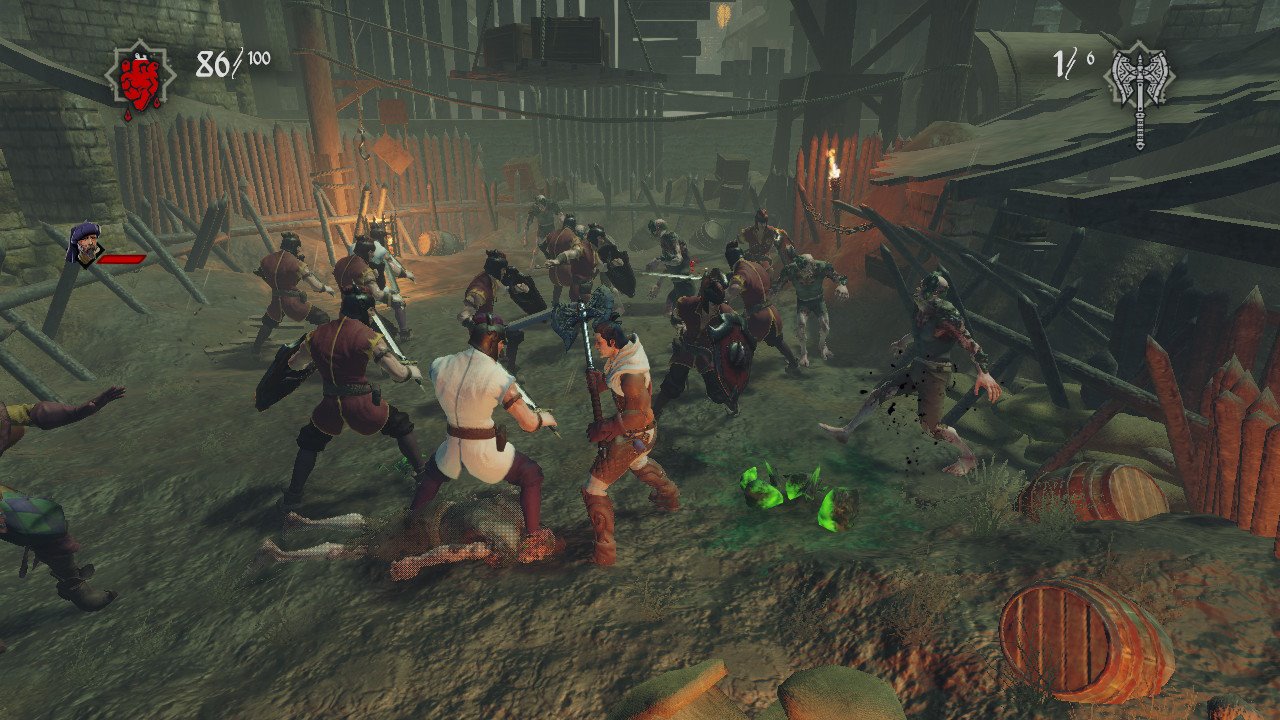Click the bearded companion portrait marker
1280x720 pixels.
pyautogui.click(x=84, y=244)
